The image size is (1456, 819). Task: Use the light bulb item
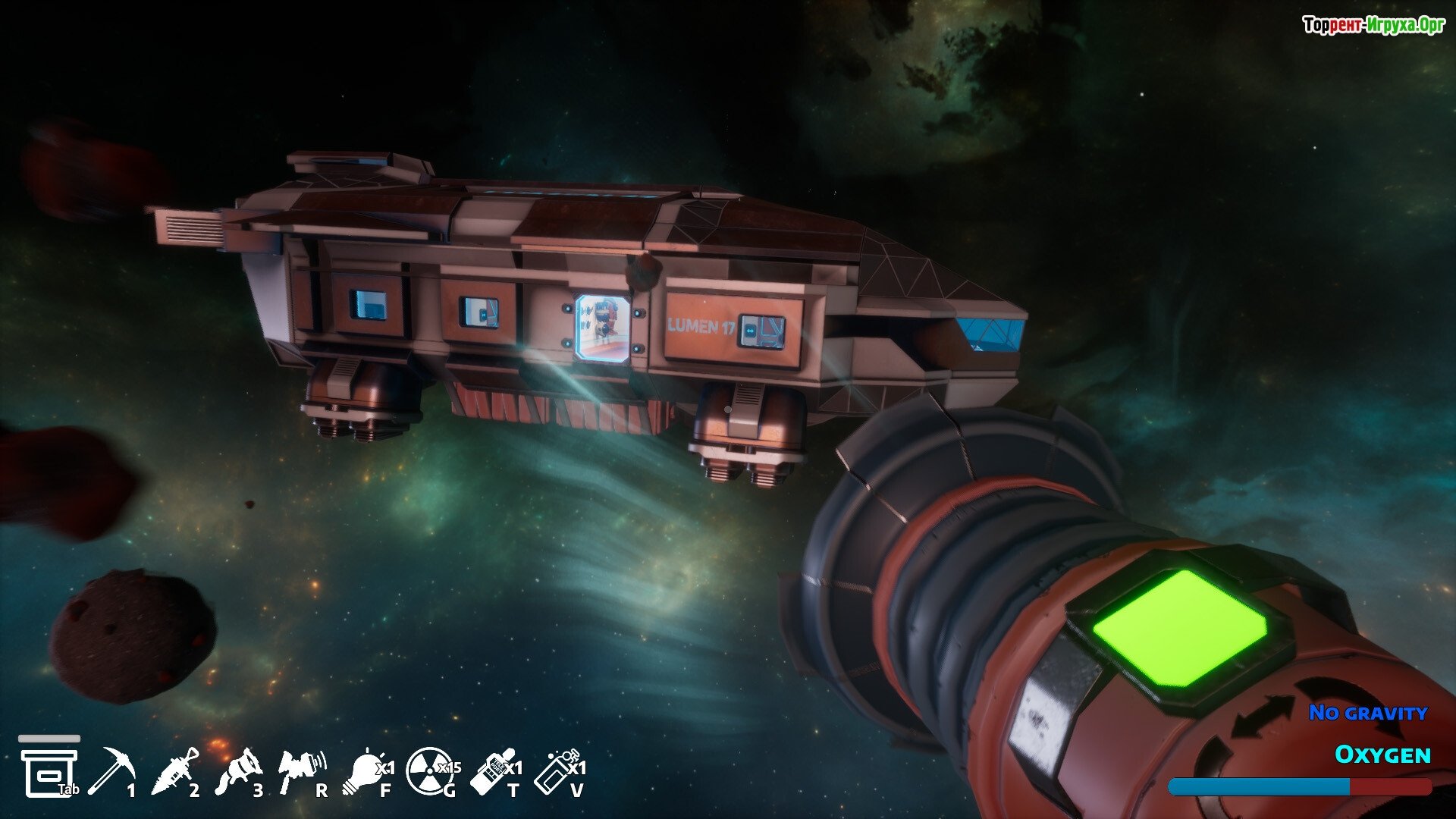(x=365, y=771)
